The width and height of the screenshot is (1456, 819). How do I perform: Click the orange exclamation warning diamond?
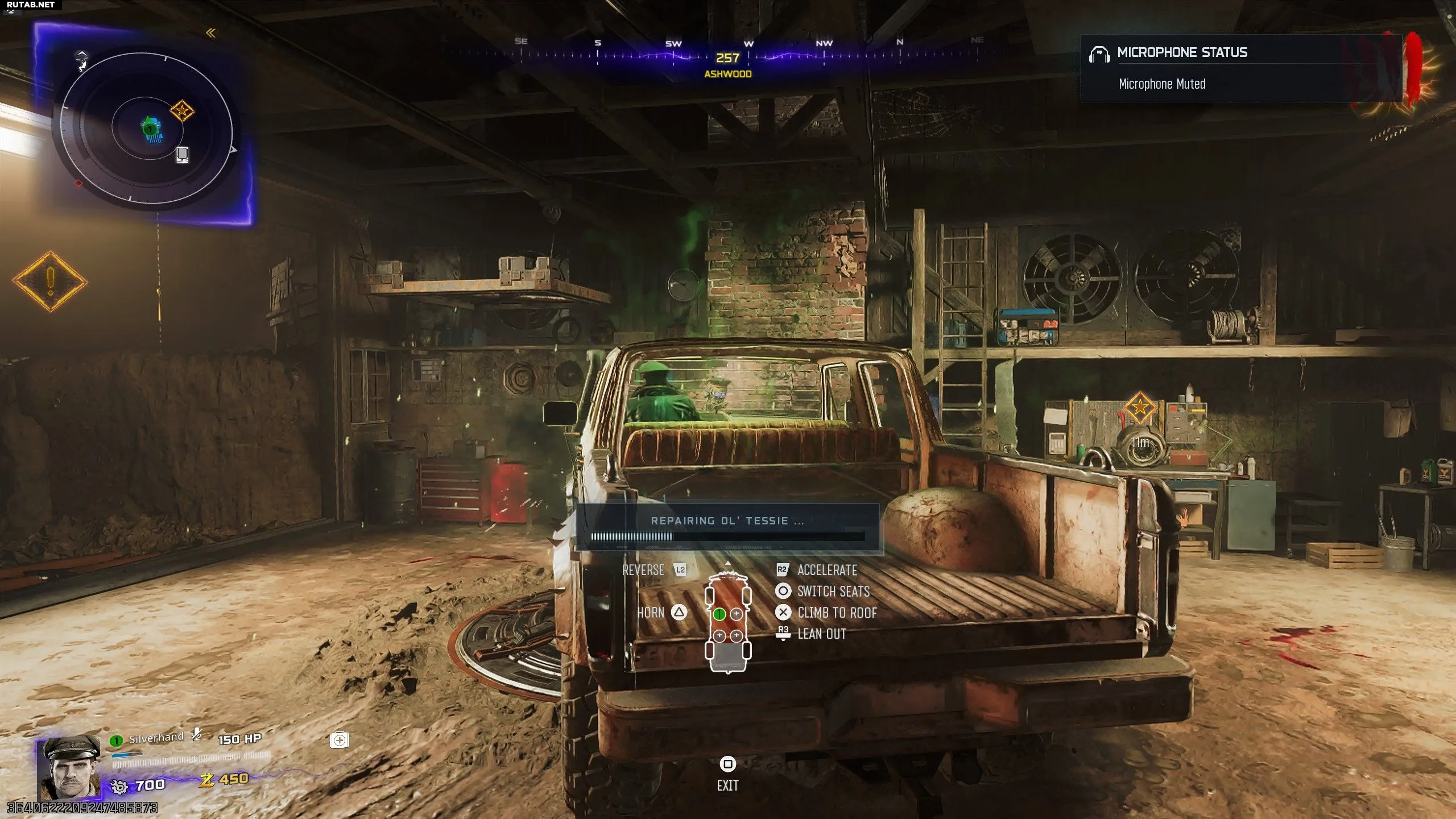click(50, 282)
